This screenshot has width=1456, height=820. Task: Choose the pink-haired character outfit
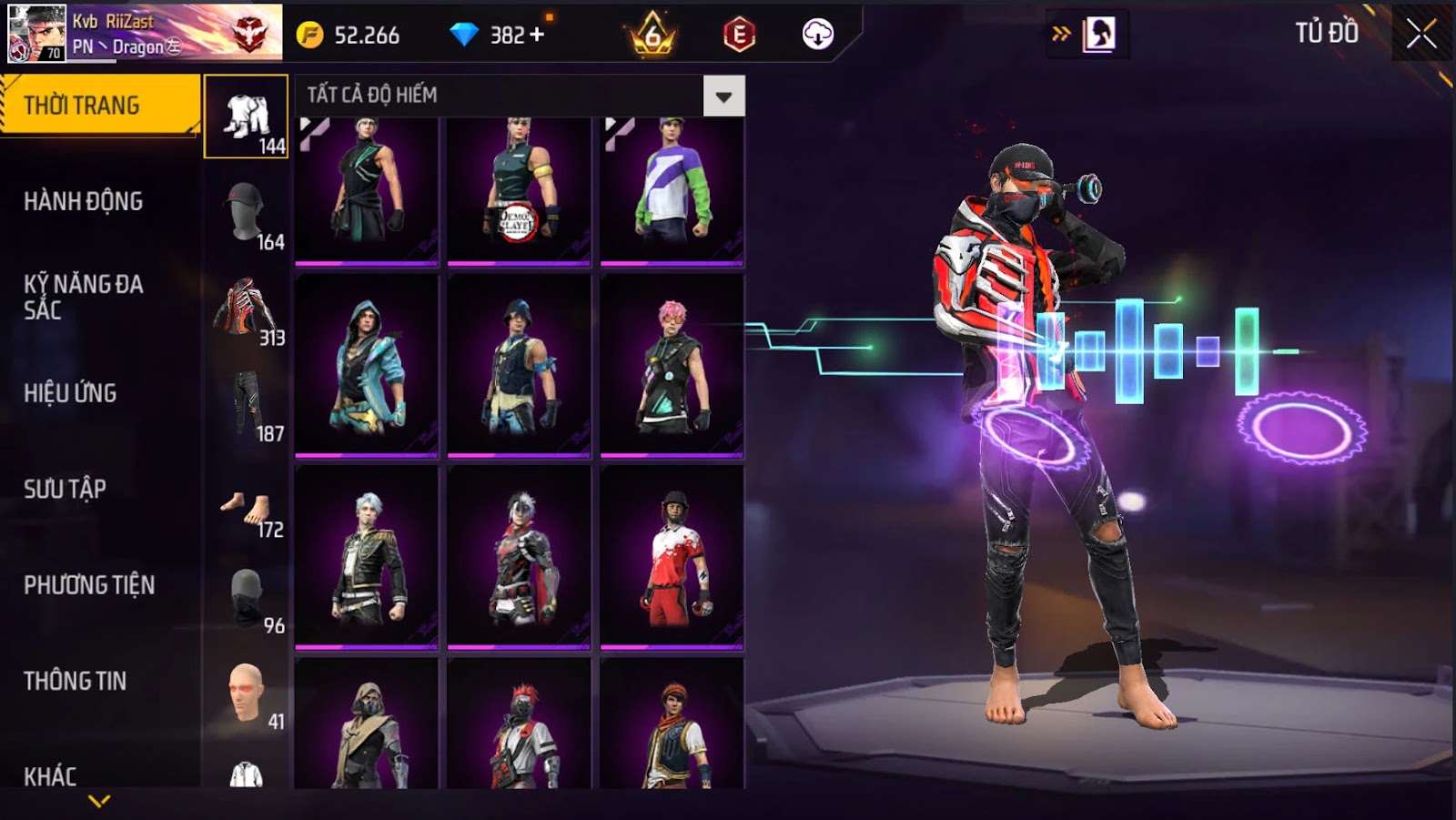672,366
